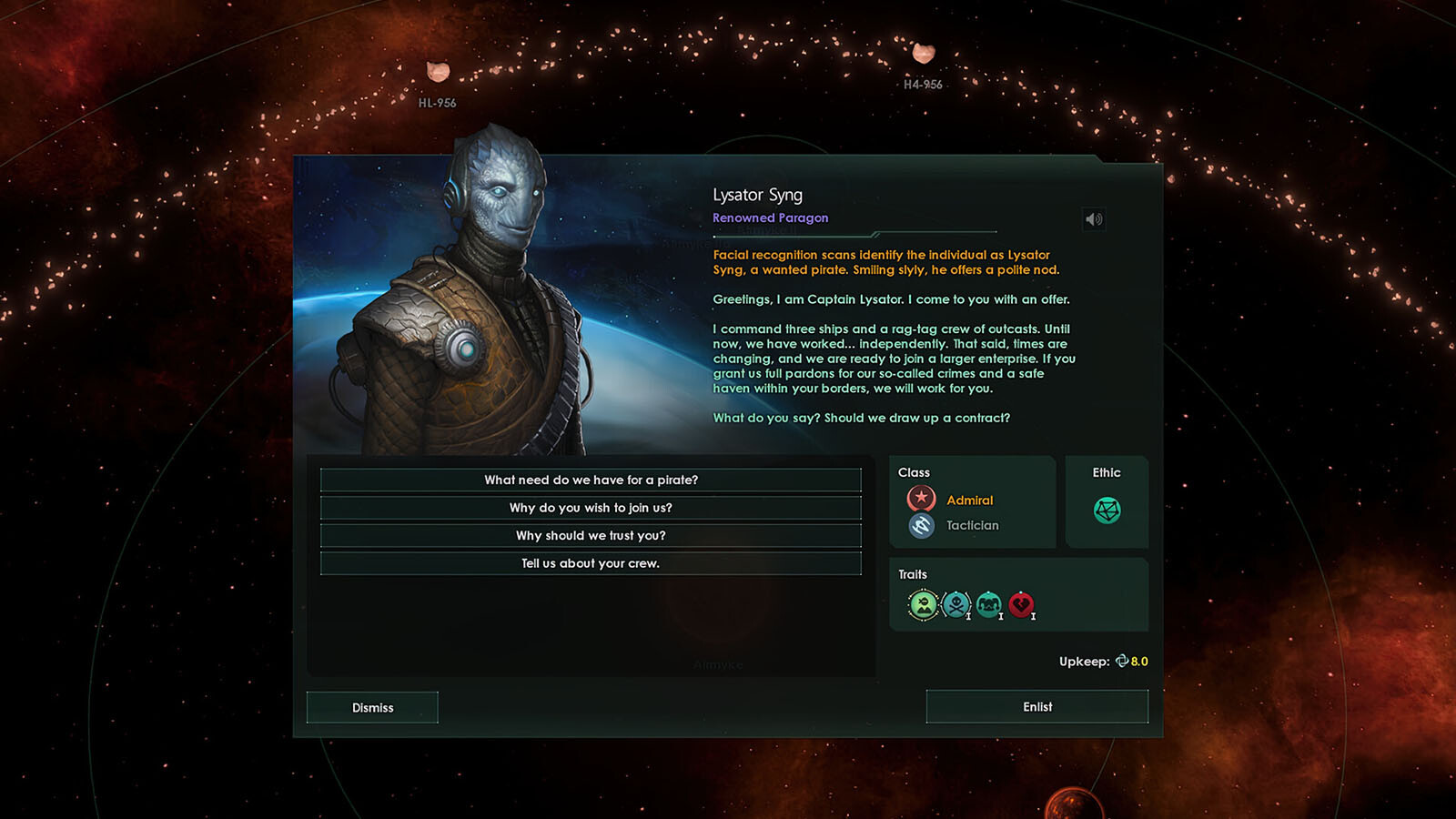Pick "Tell us about your crew." option

click(591, 563)
